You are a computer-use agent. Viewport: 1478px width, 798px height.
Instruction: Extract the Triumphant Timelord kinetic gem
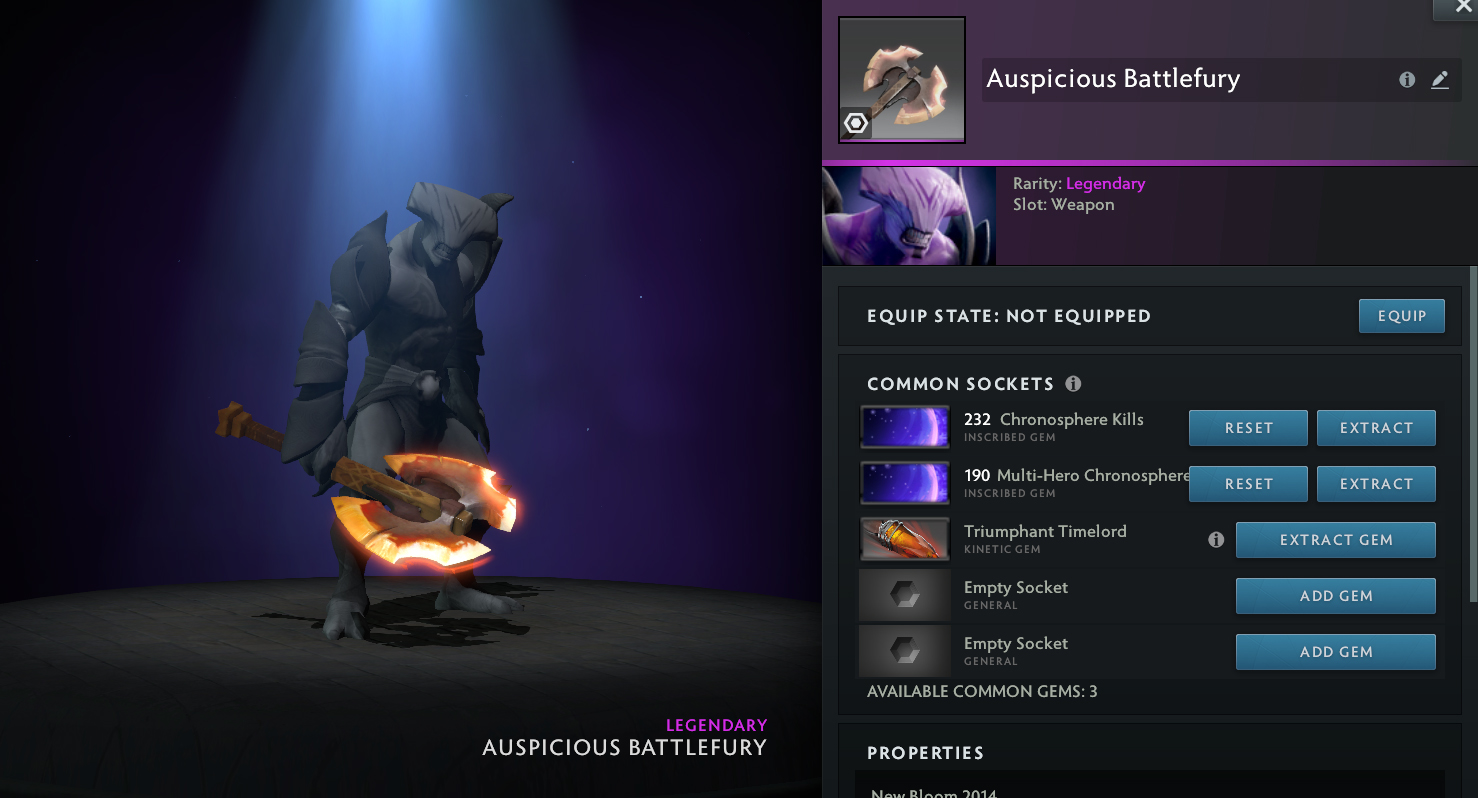point(1335,540)
